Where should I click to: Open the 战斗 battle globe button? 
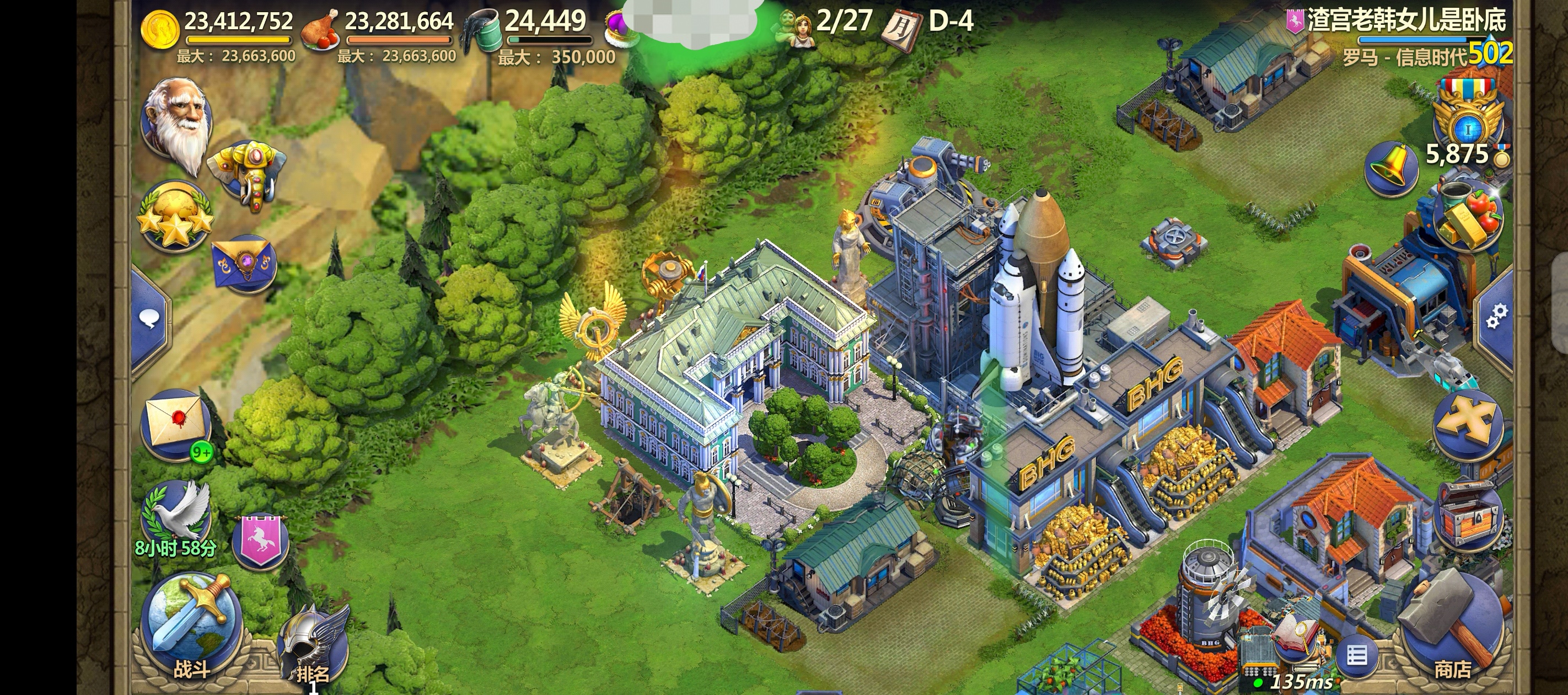tap(191, 627)
